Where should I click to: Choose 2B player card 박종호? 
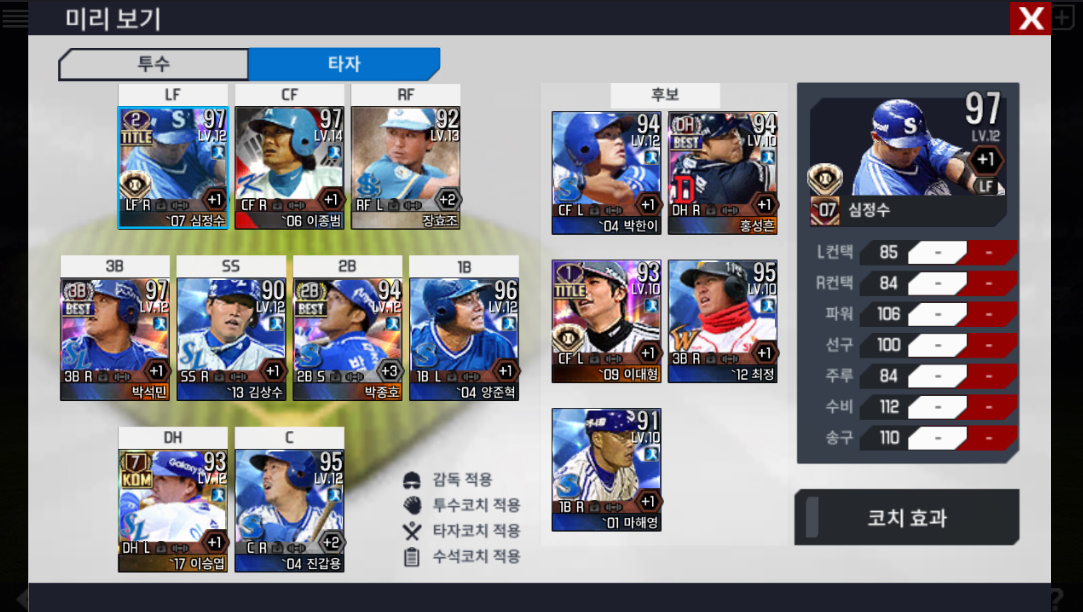coord(347,339)
